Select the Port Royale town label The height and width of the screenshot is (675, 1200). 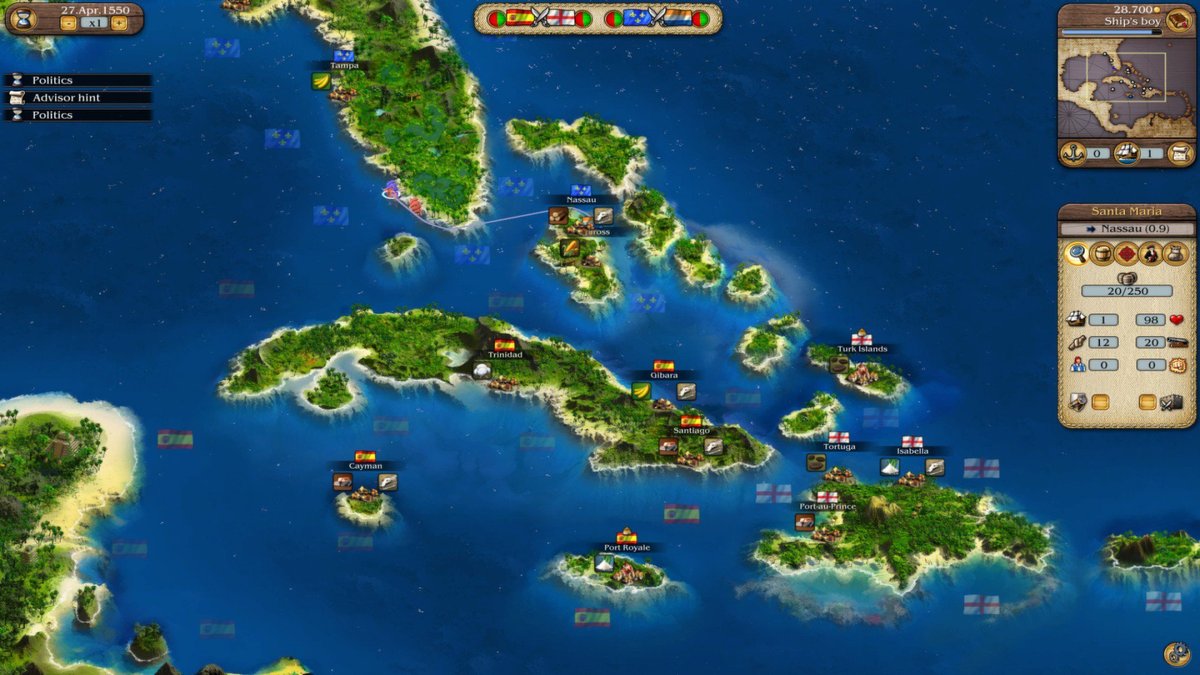627,548
